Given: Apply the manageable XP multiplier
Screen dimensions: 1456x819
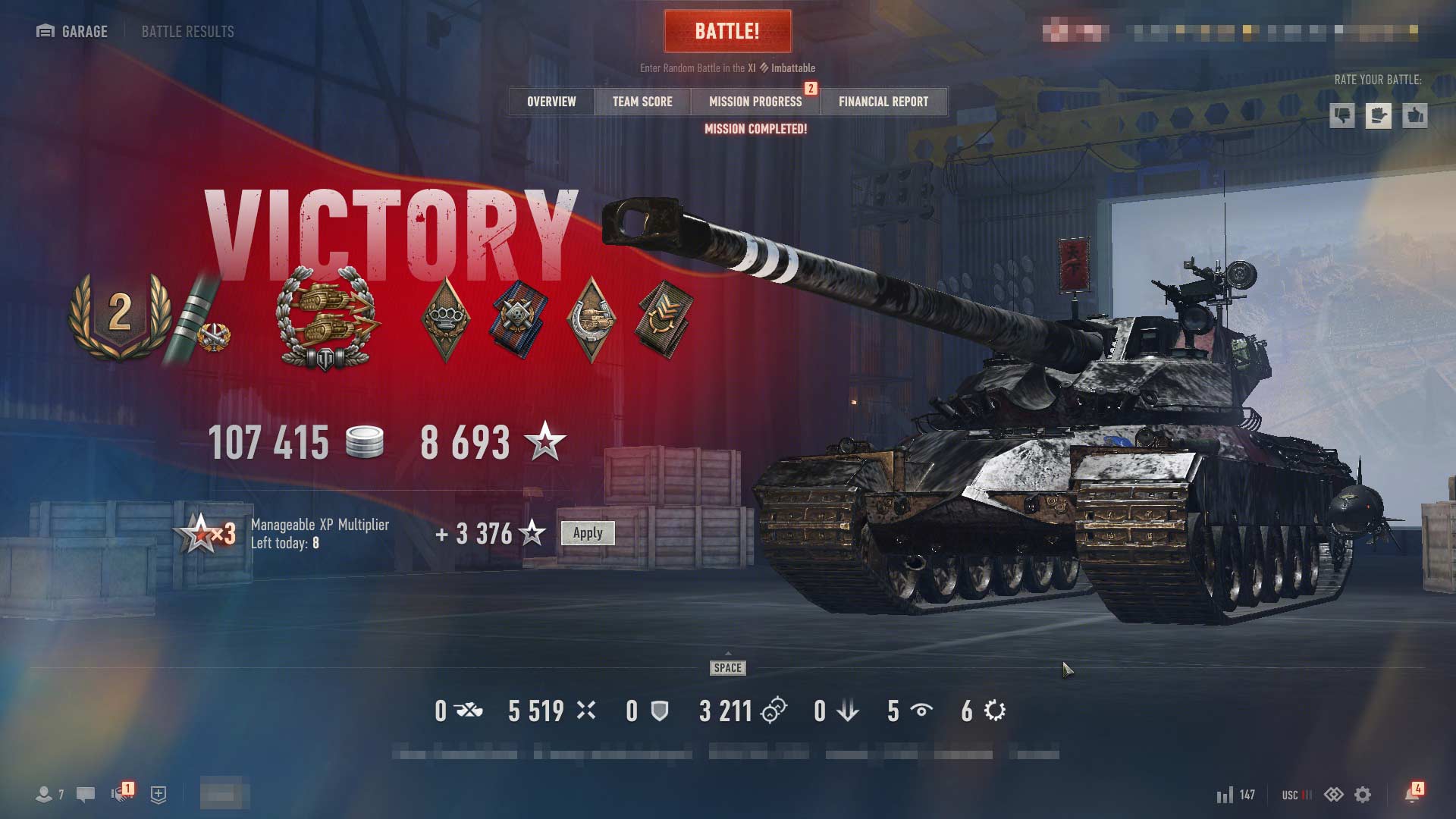Looking at the screenshot, I should click(x=588, y=533).
